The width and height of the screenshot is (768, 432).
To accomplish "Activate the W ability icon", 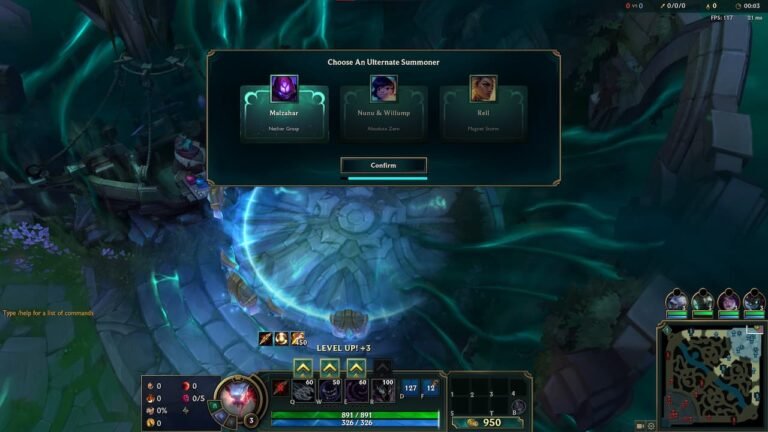I will [x=329, y=391].
